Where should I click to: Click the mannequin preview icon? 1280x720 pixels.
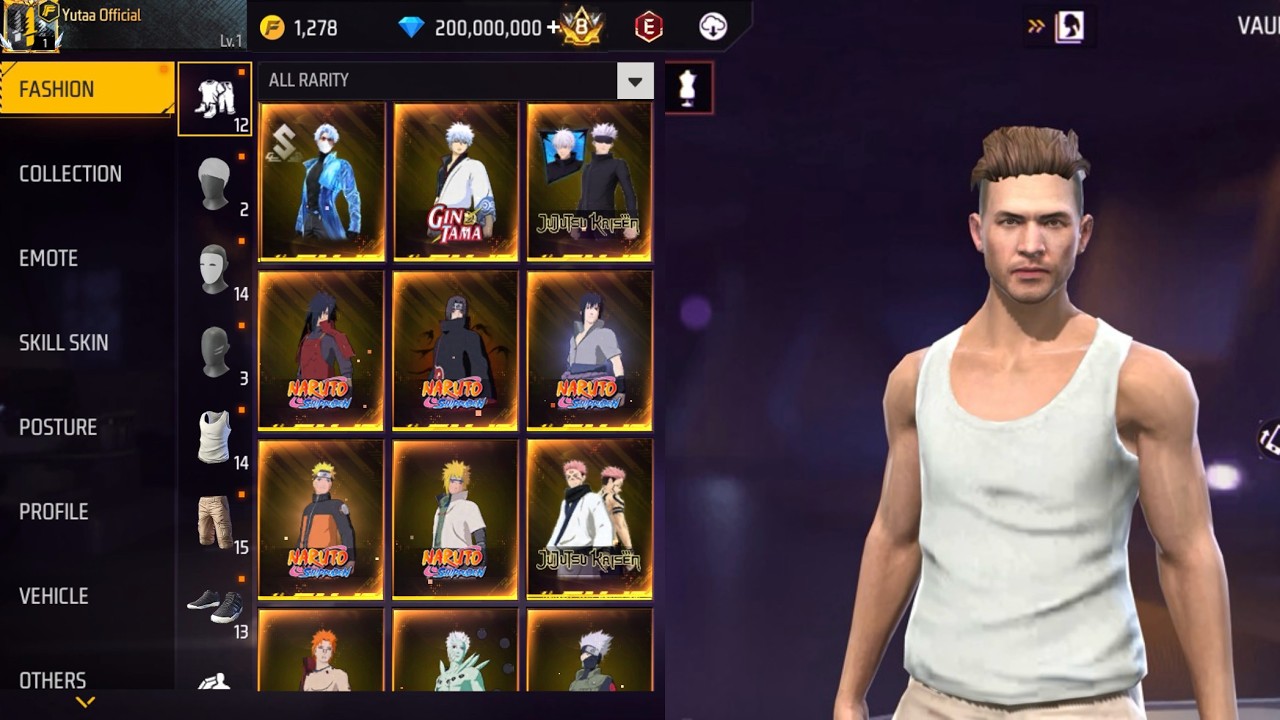click(x=687, y=88)
